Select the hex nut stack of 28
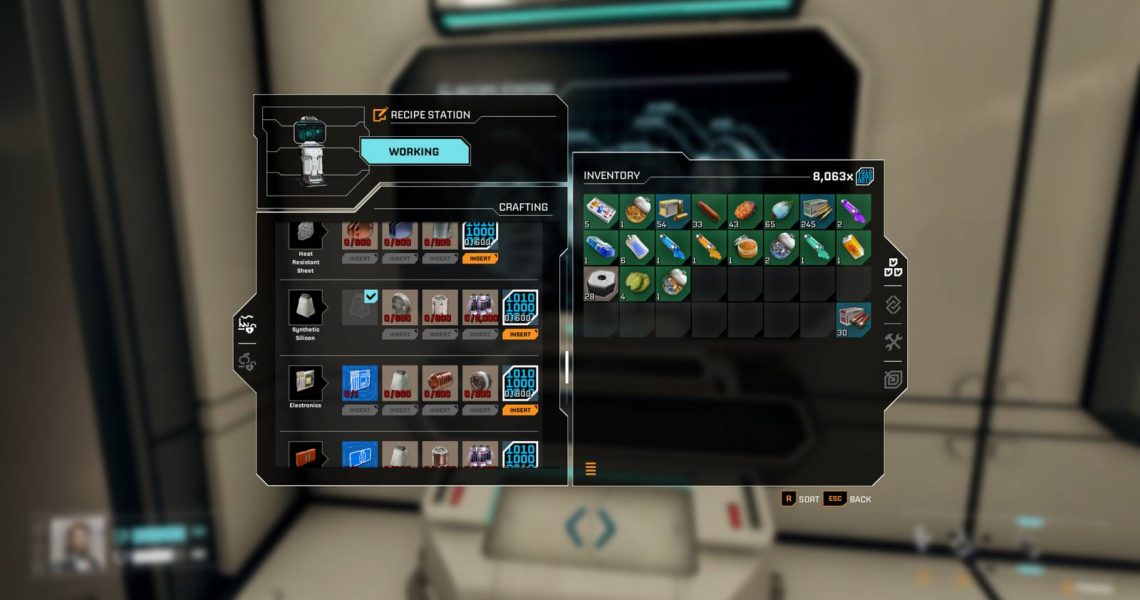This screenshot has height=600, width=1140. [x=601, y=283]
